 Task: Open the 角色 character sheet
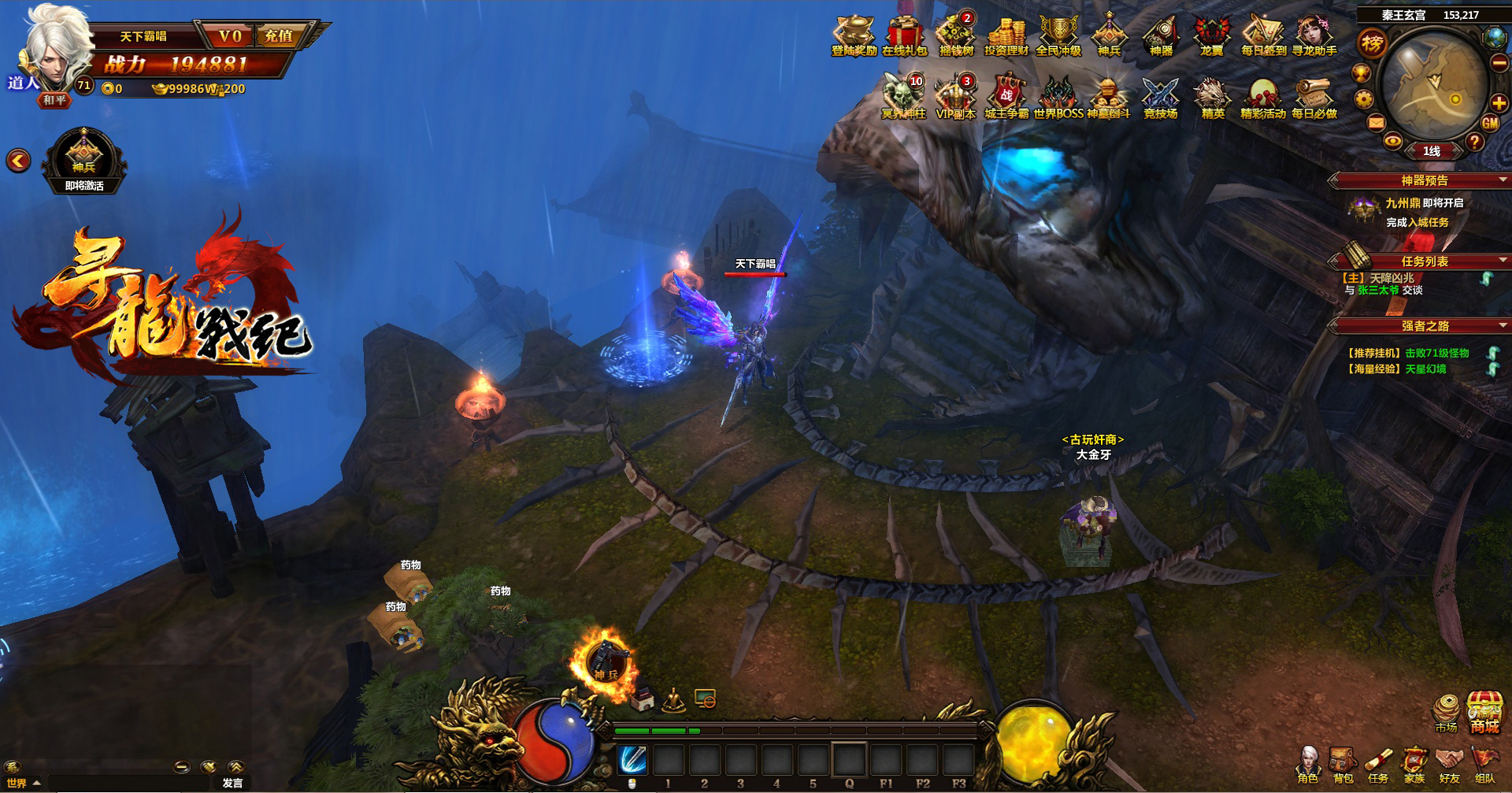point(1308,765)
